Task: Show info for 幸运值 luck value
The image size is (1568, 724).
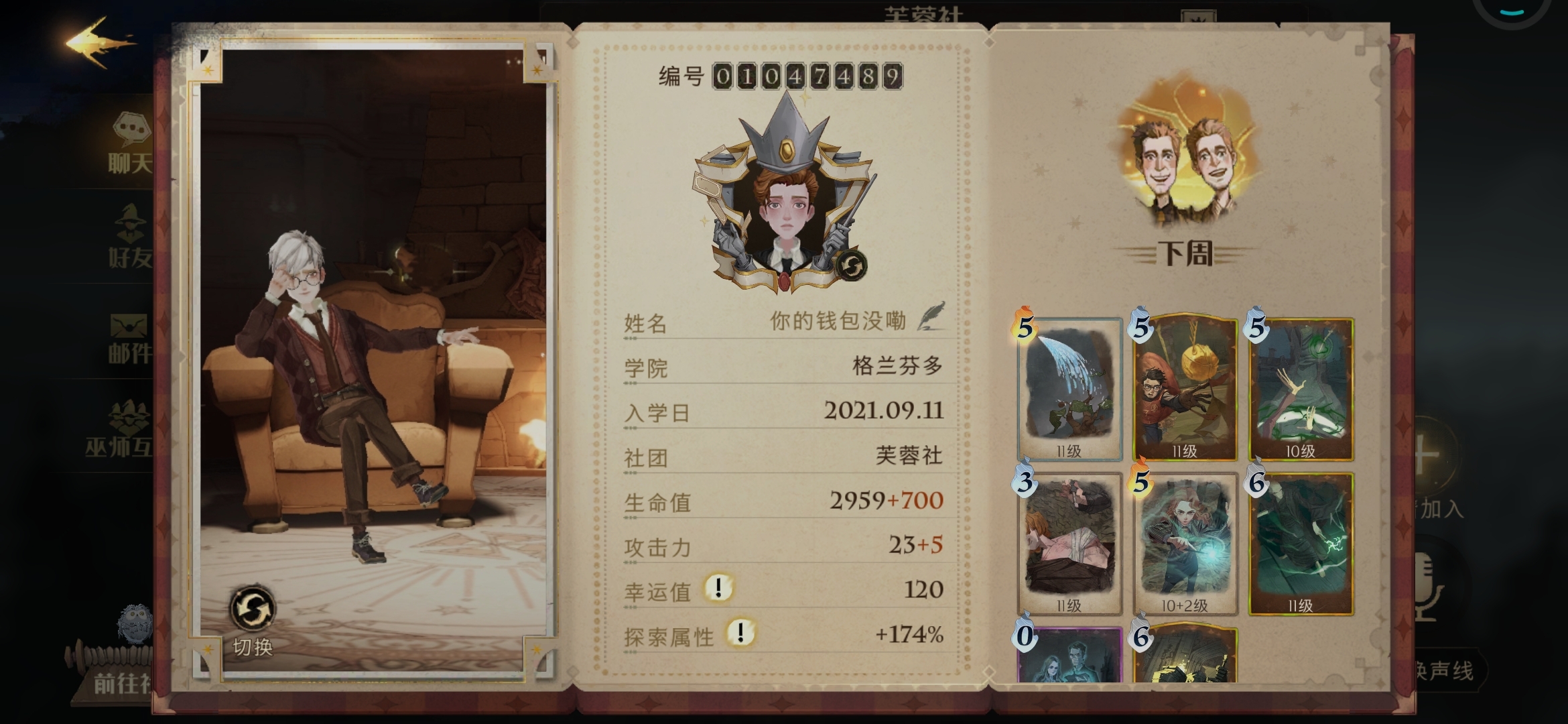Action: [718, 589]
